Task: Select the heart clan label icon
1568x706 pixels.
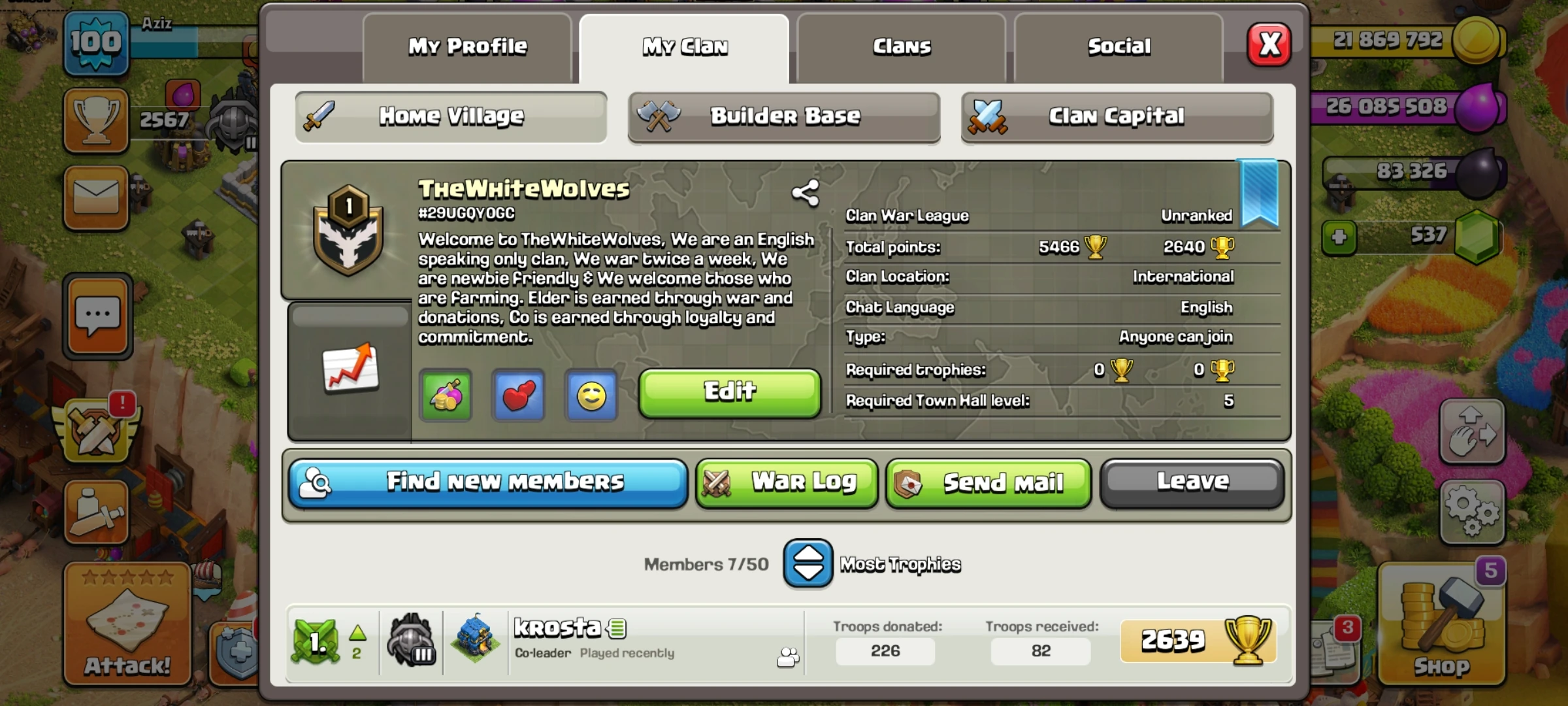Action: click(x=518, y=395)
